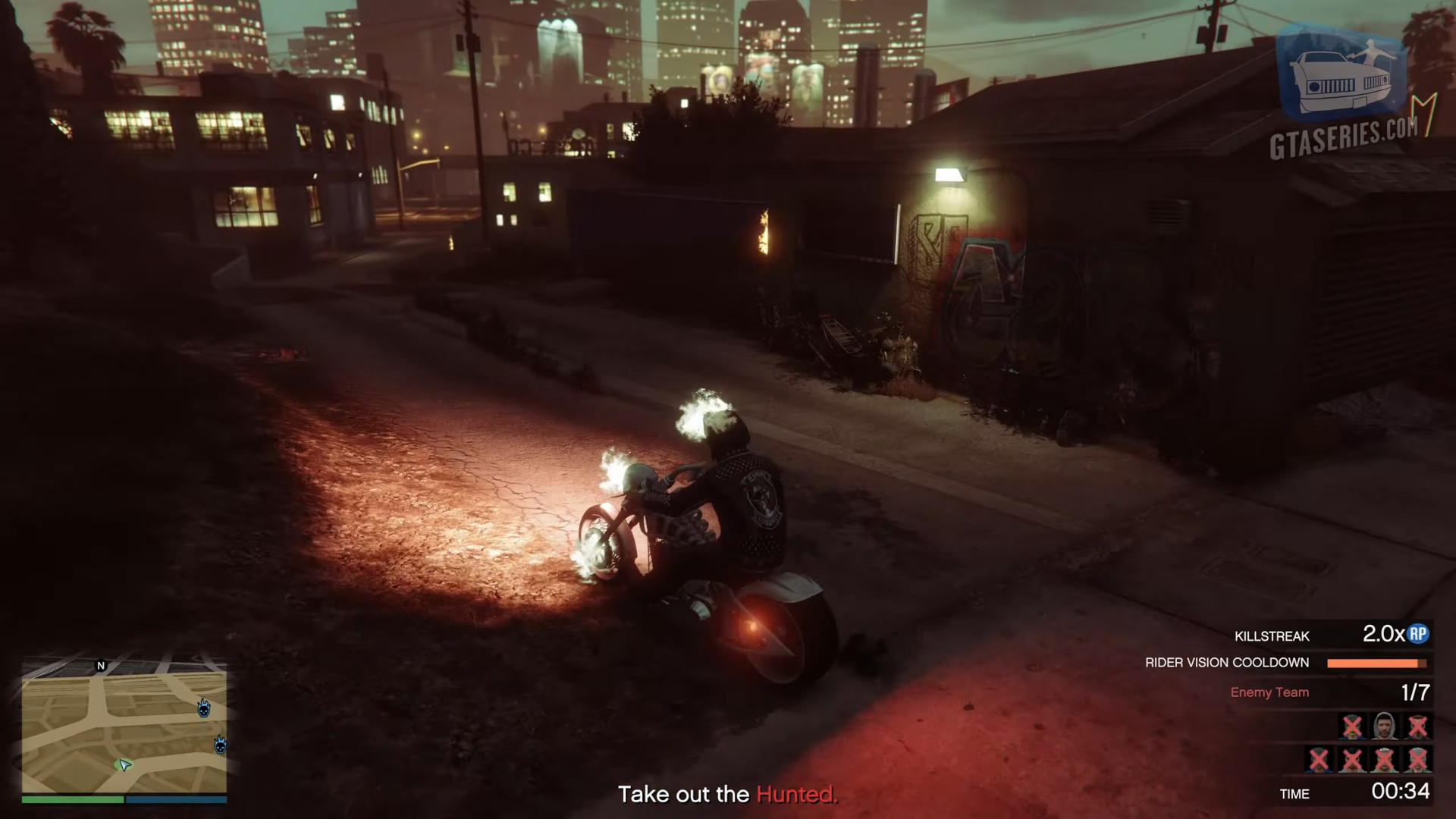The image size is (1456, 819).
Task: Select the surviving hooded enemy portrait
Action: 1385,726
